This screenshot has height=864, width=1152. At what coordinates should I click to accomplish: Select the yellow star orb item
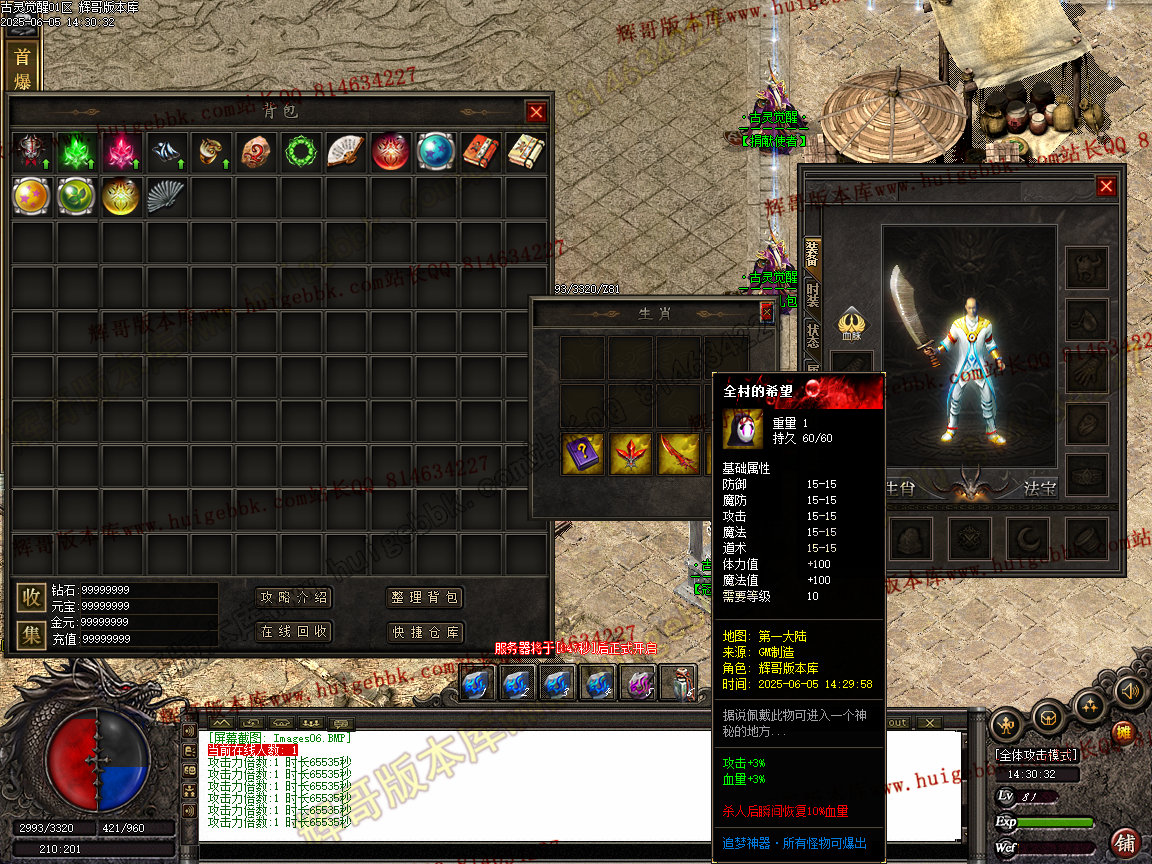31,196
